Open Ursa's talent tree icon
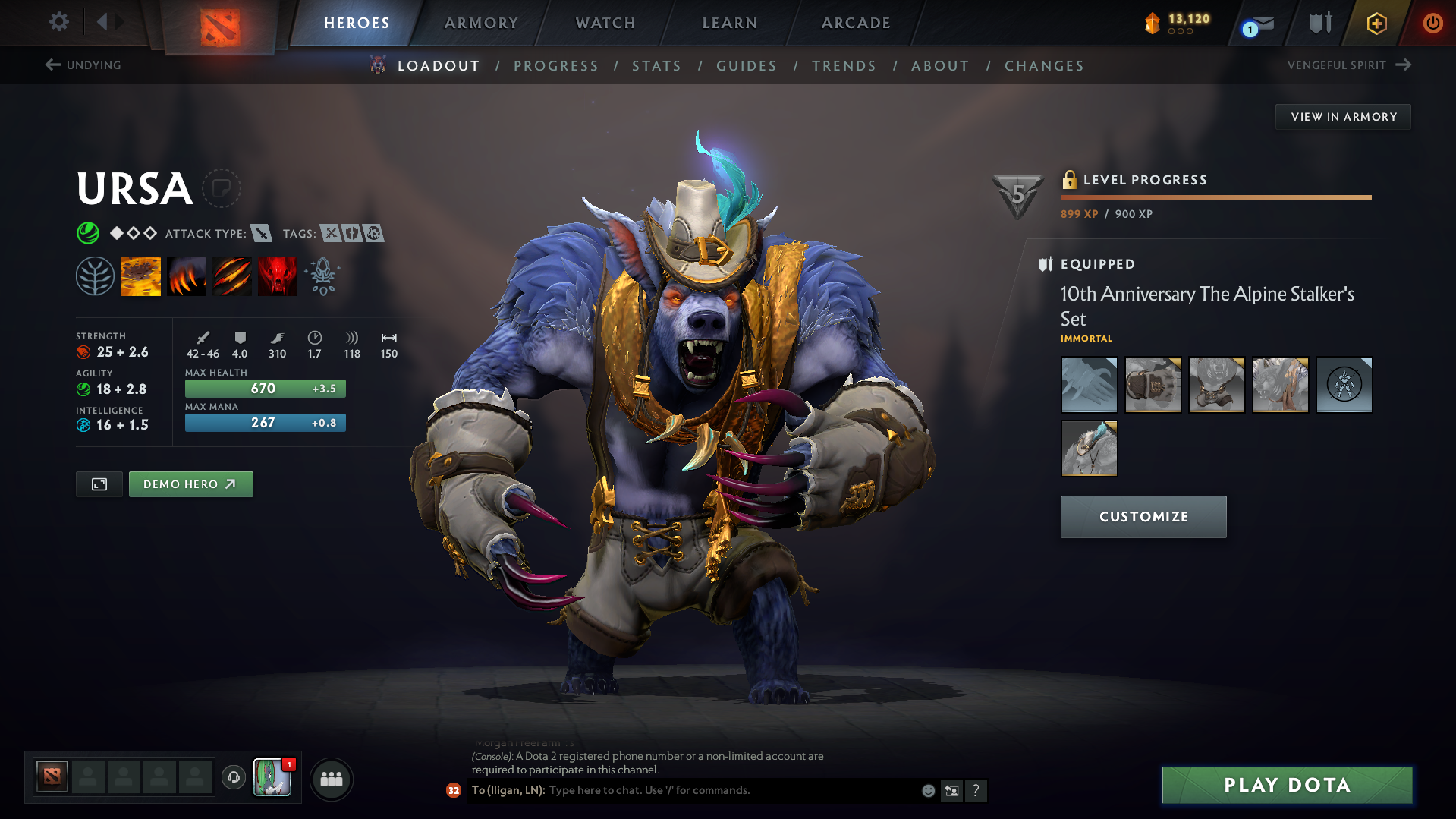This screenshot has height=819, width=1456. tap(95, 276)
